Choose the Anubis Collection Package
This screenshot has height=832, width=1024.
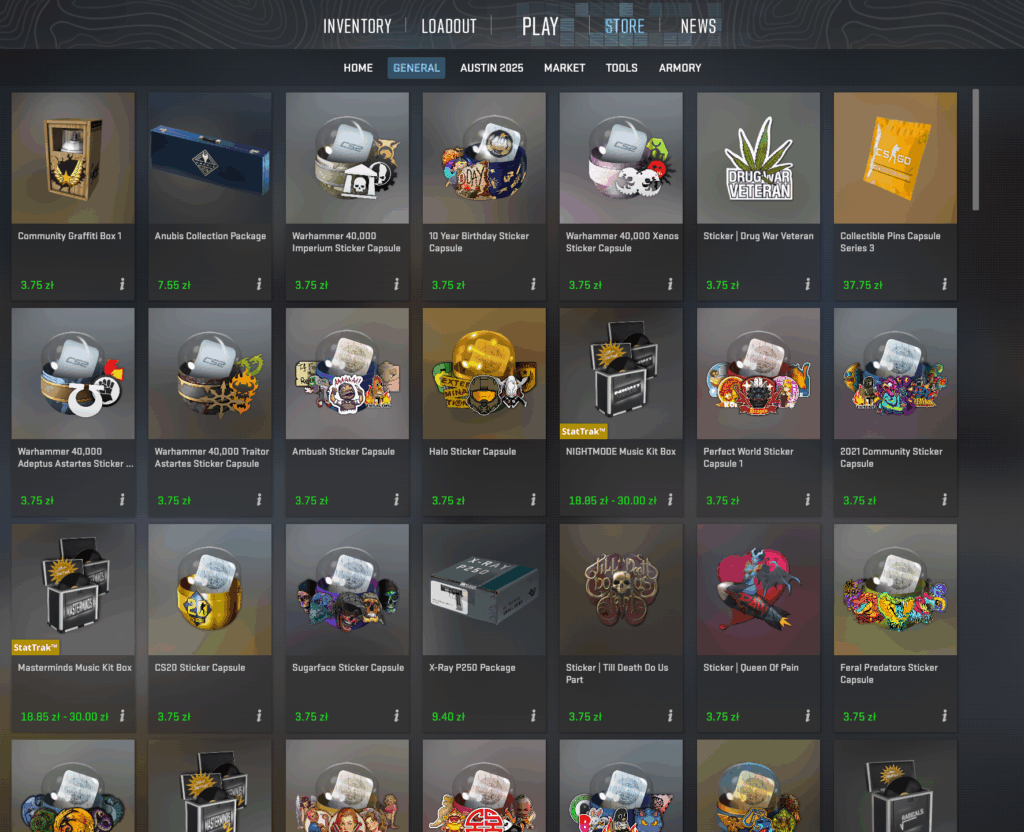tap(210, 158)
